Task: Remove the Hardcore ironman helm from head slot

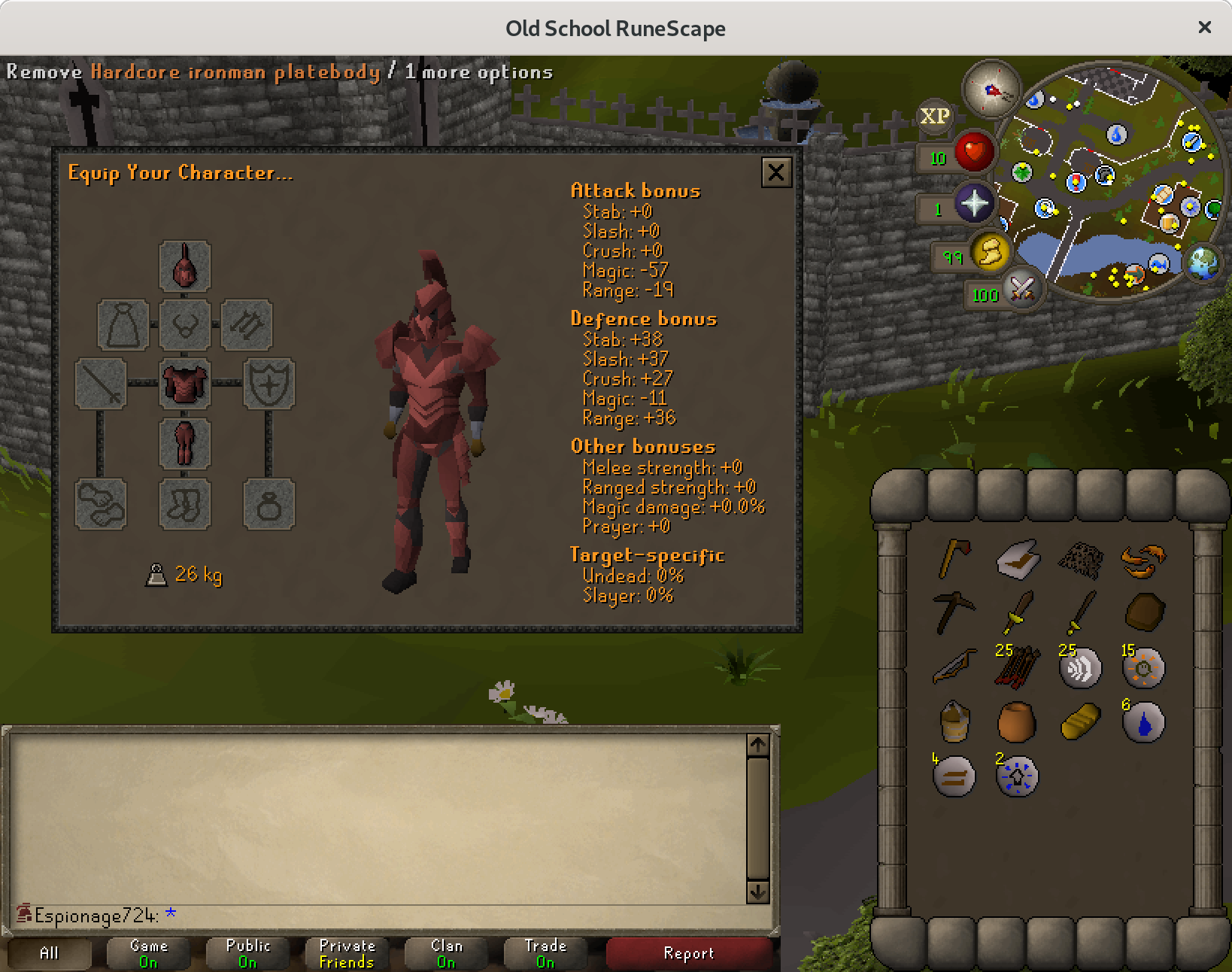Action: tap(185, 266)
